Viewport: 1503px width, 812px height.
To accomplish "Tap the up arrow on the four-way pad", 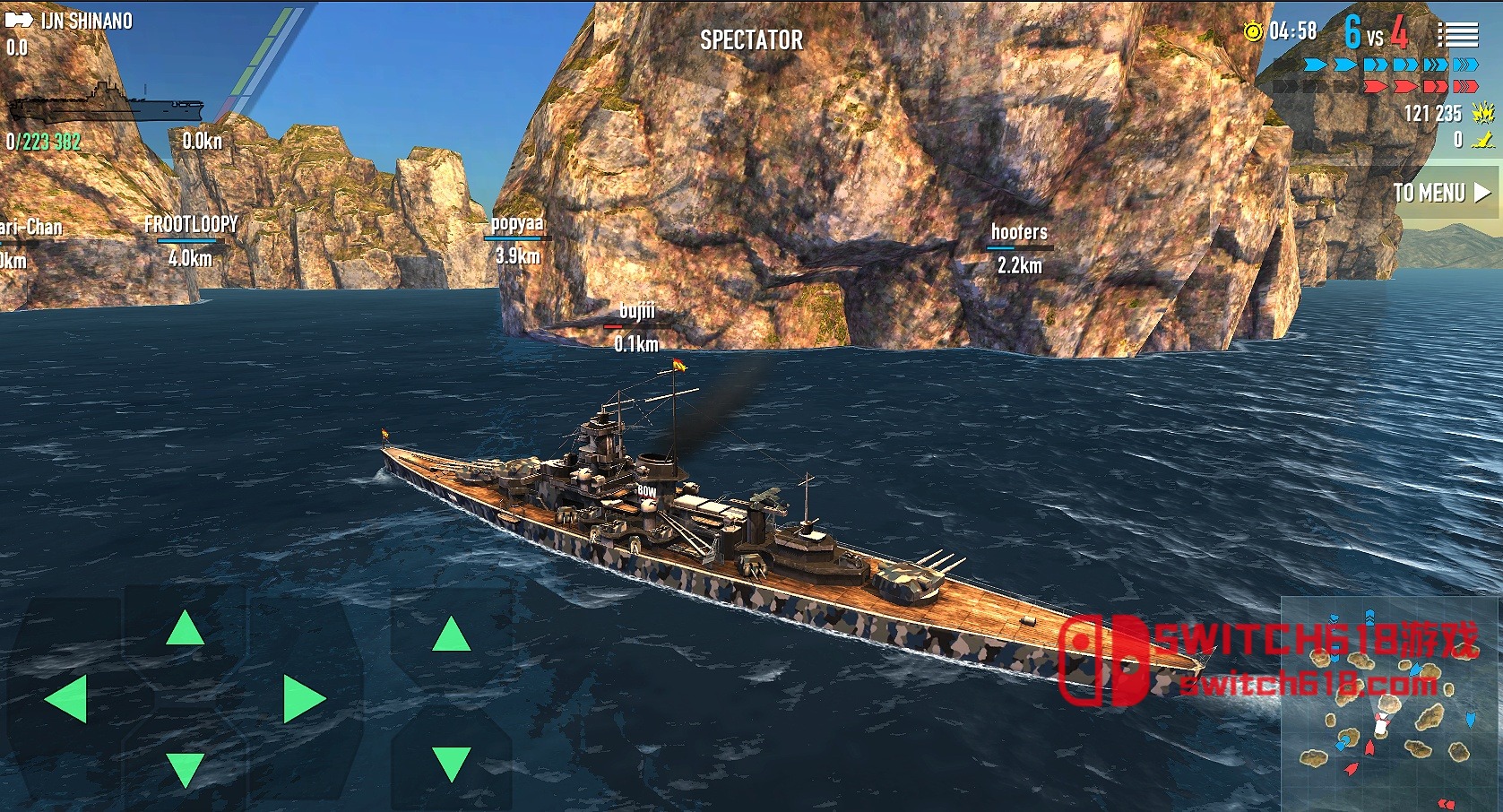I will coord(185,629).
